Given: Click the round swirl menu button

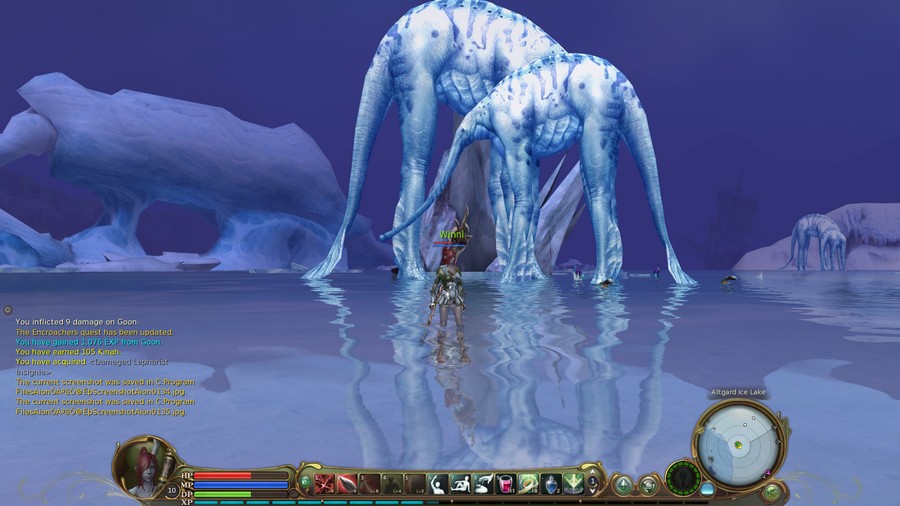Looking at the screenshot, I should (648, 486).
